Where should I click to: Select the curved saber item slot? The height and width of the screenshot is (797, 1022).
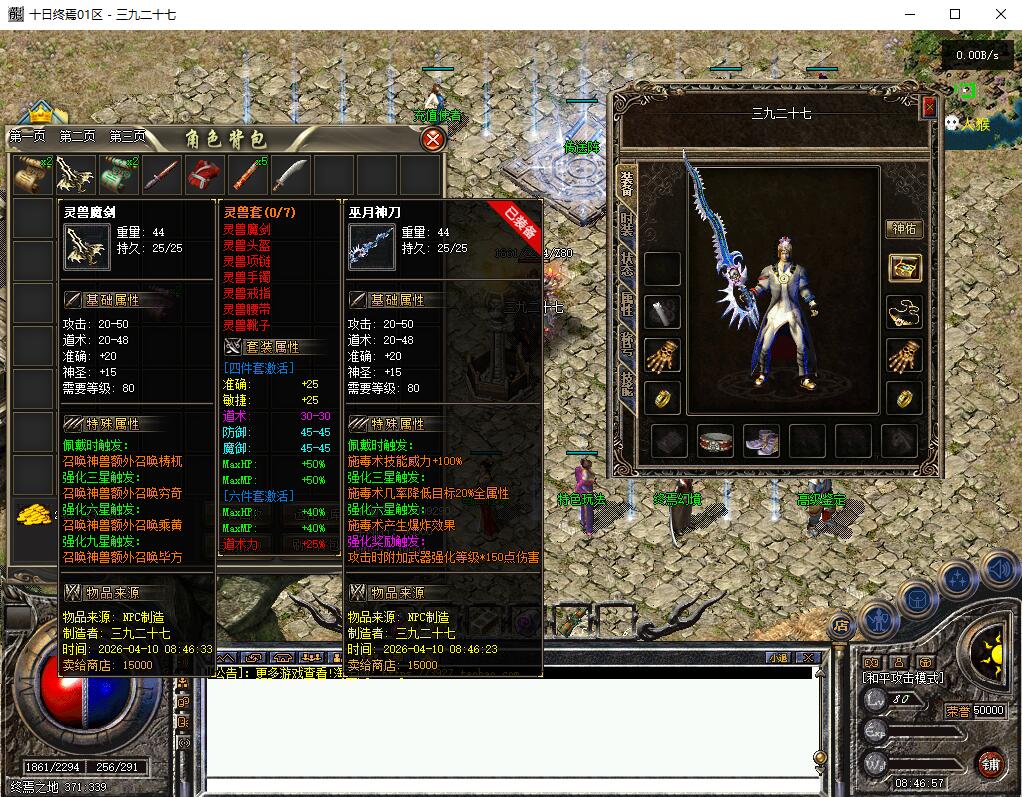coord(290,175)
